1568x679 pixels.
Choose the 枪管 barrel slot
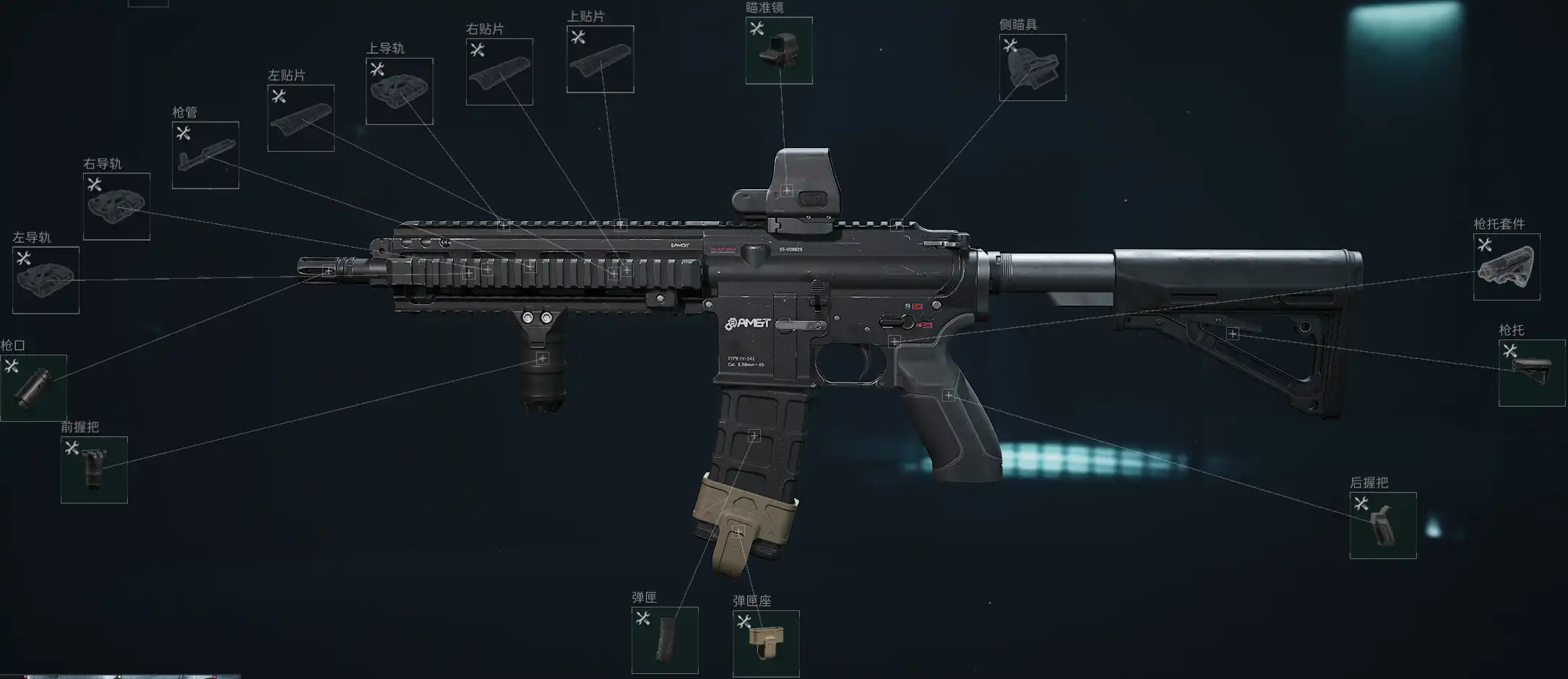pos(205,155)
